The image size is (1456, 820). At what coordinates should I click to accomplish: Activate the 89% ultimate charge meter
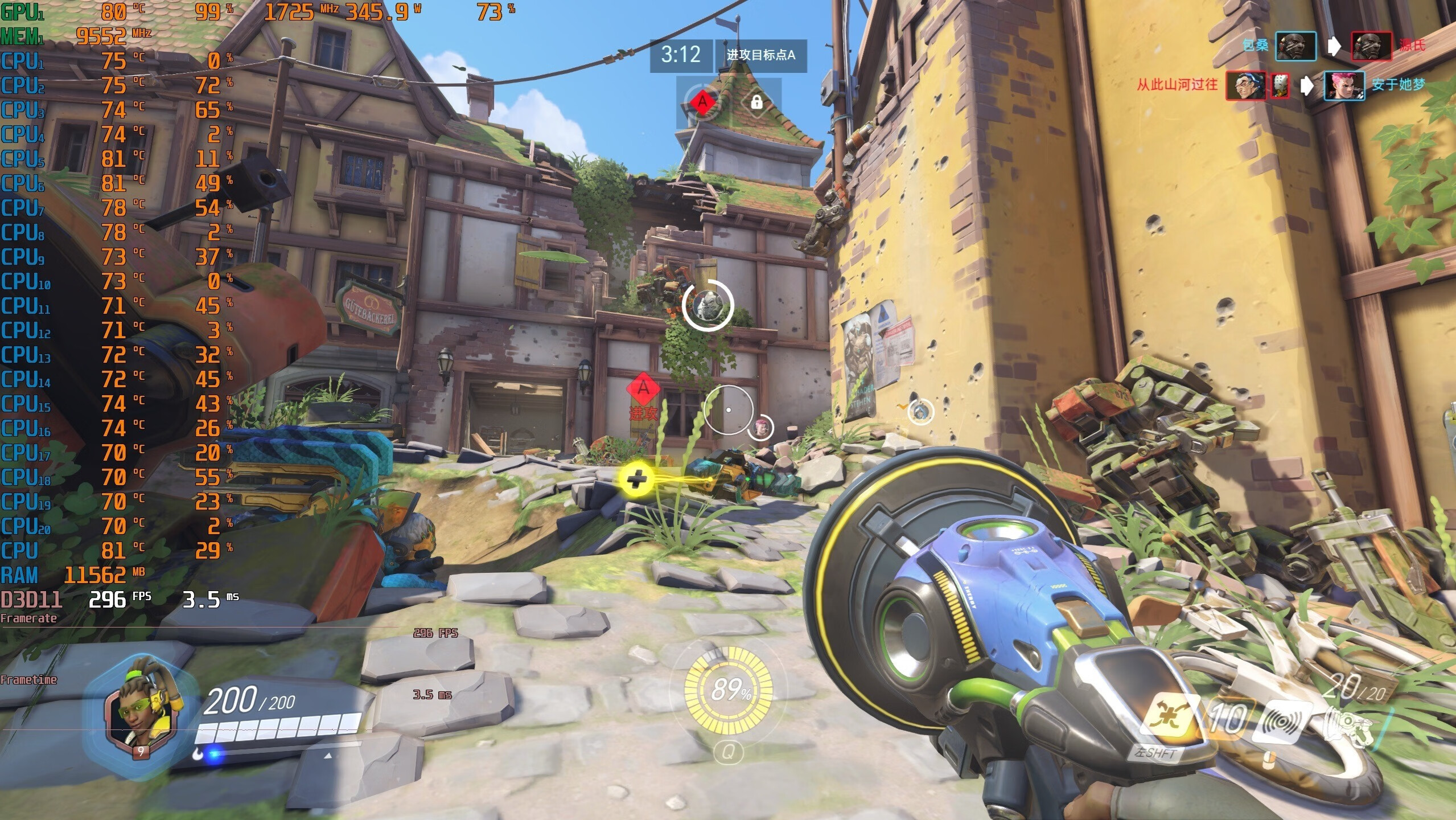(728, 690)
